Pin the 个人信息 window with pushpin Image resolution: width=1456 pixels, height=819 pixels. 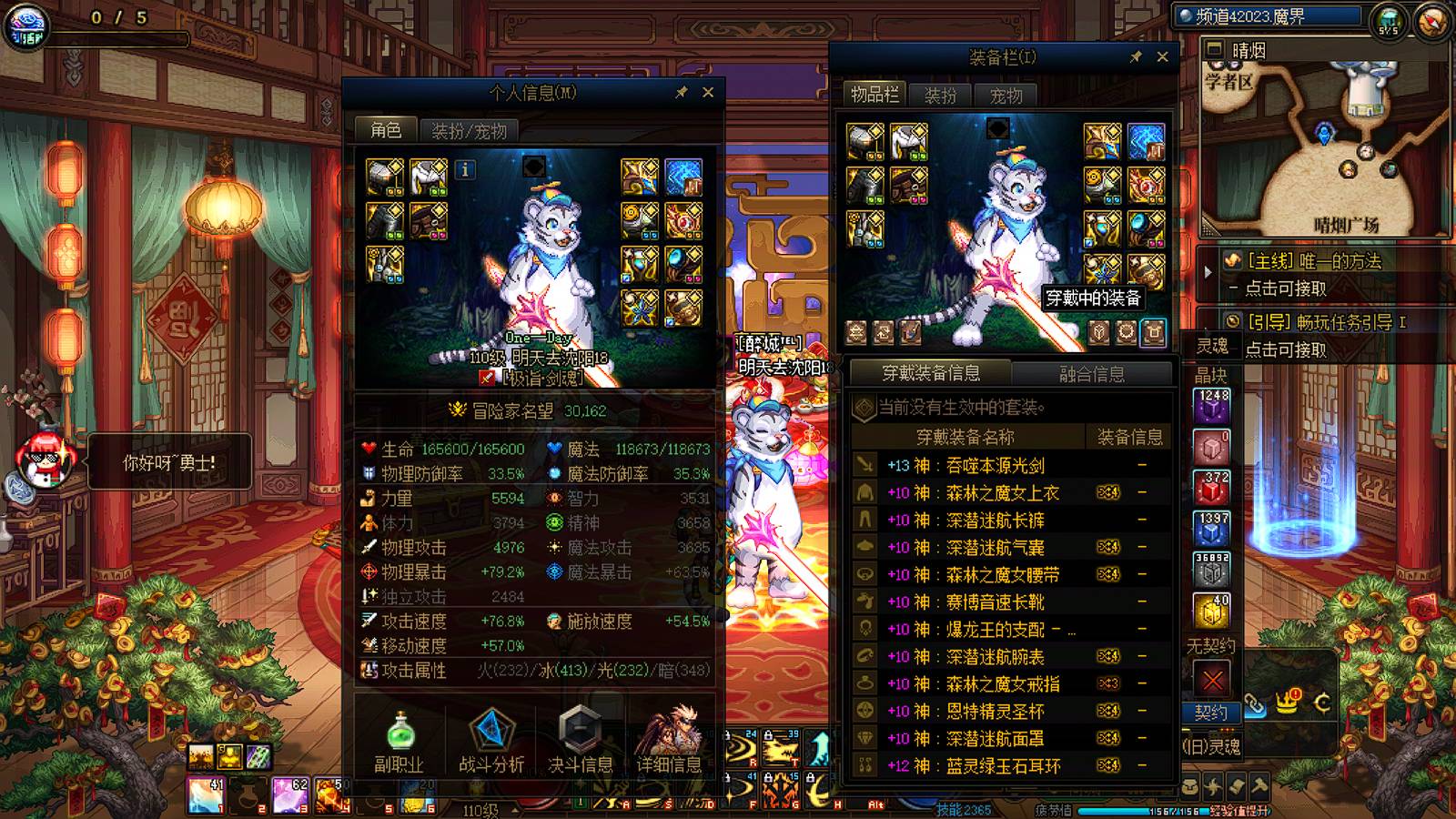(680, 92)
